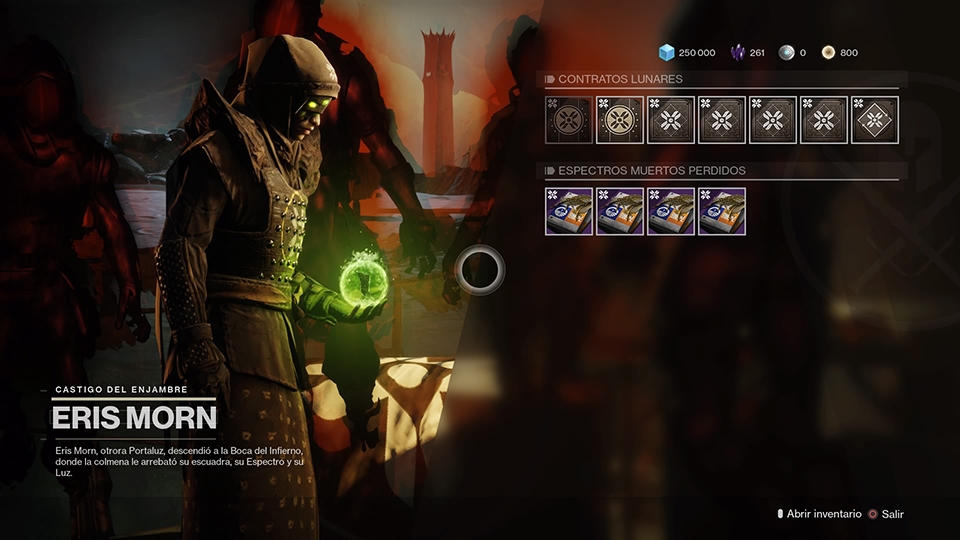Pick the bright circular-emblem lunar bounty

(620, 120)
